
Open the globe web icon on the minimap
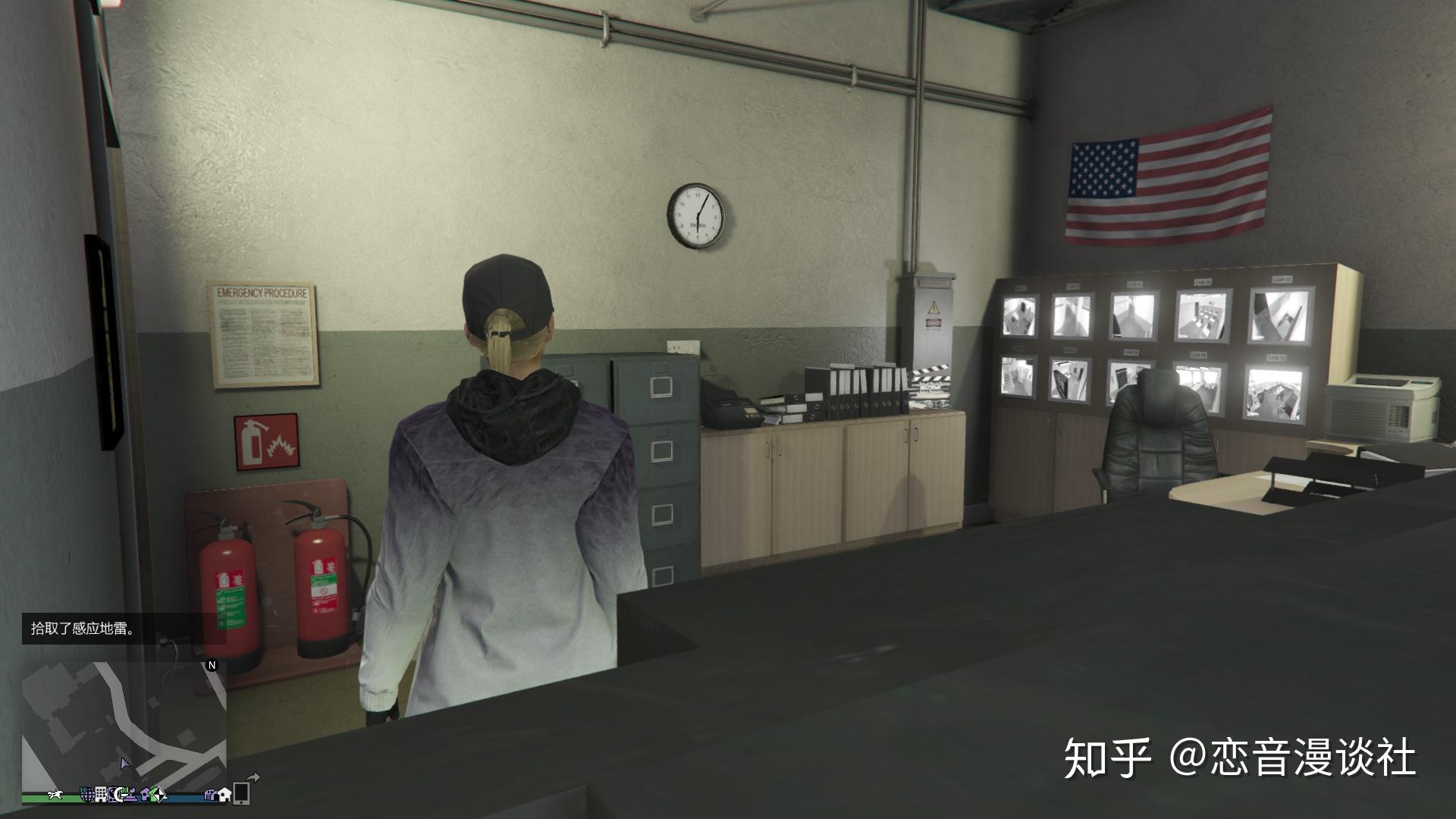click(x=86, y=796)
